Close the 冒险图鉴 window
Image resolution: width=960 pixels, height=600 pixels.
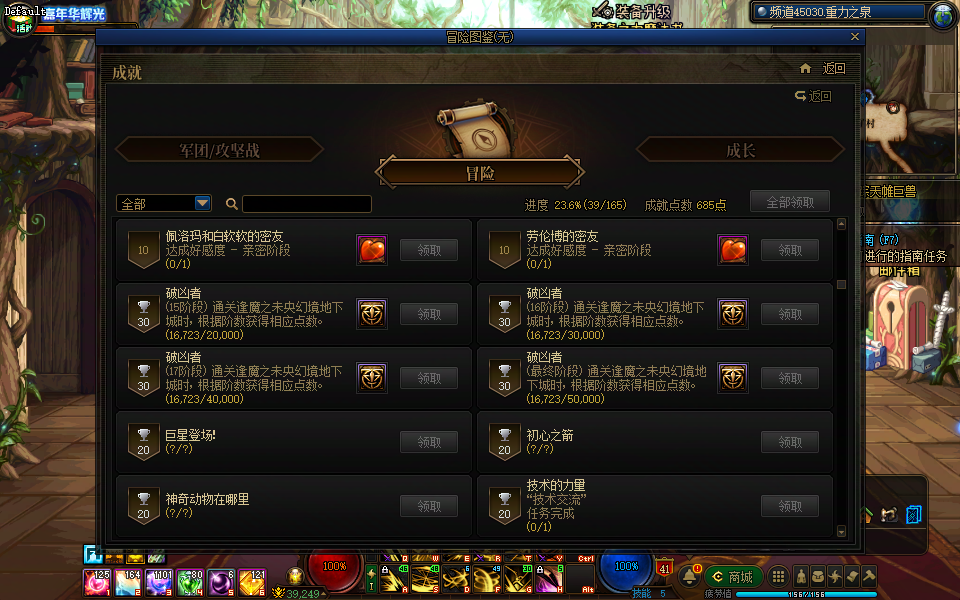pos(854,37)
